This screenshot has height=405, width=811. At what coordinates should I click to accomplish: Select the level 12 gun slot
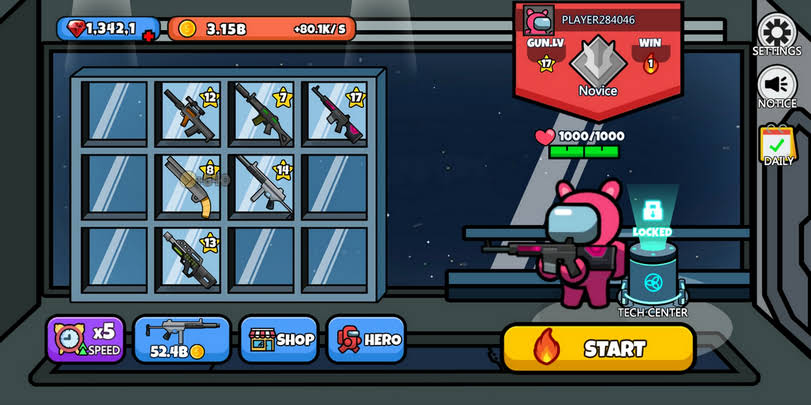pyautogui.click(x=190, y=112)
